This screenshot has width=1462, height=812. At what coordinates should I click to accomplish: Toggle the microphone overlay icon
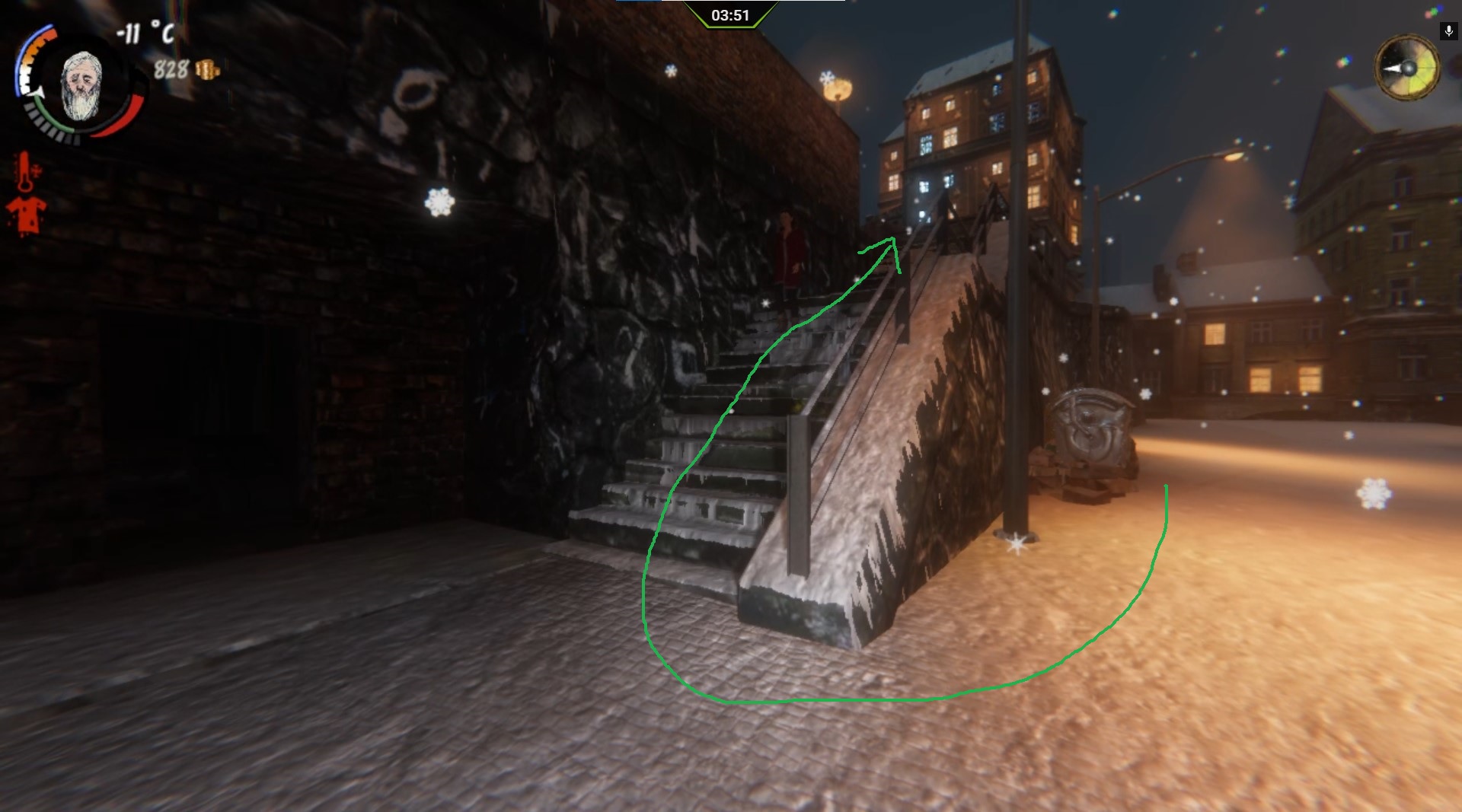click(1448, 31)
